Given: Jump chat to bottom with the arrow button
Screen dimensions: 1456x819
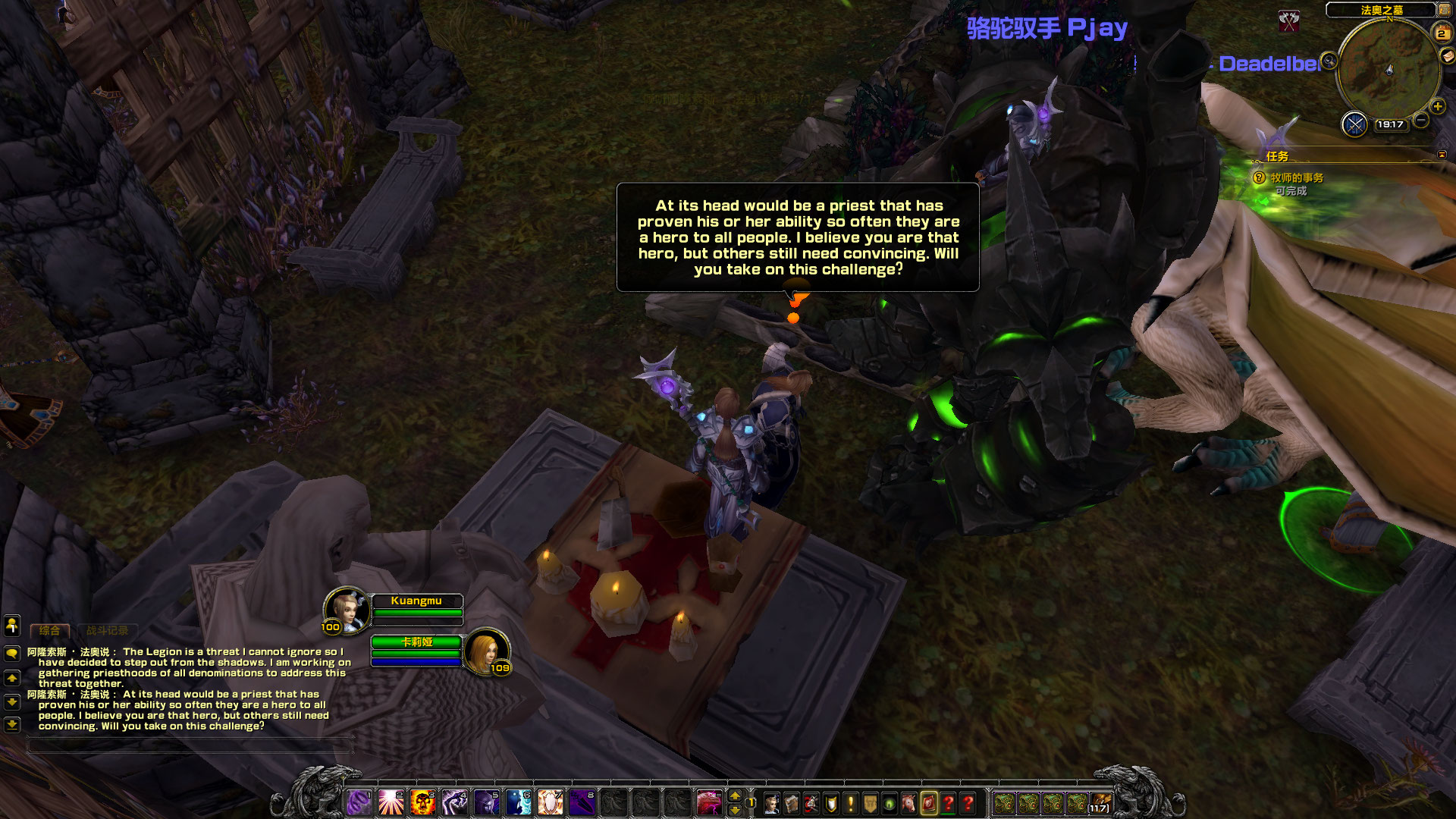Looking at the screenshot, I should tap(12, 724).
